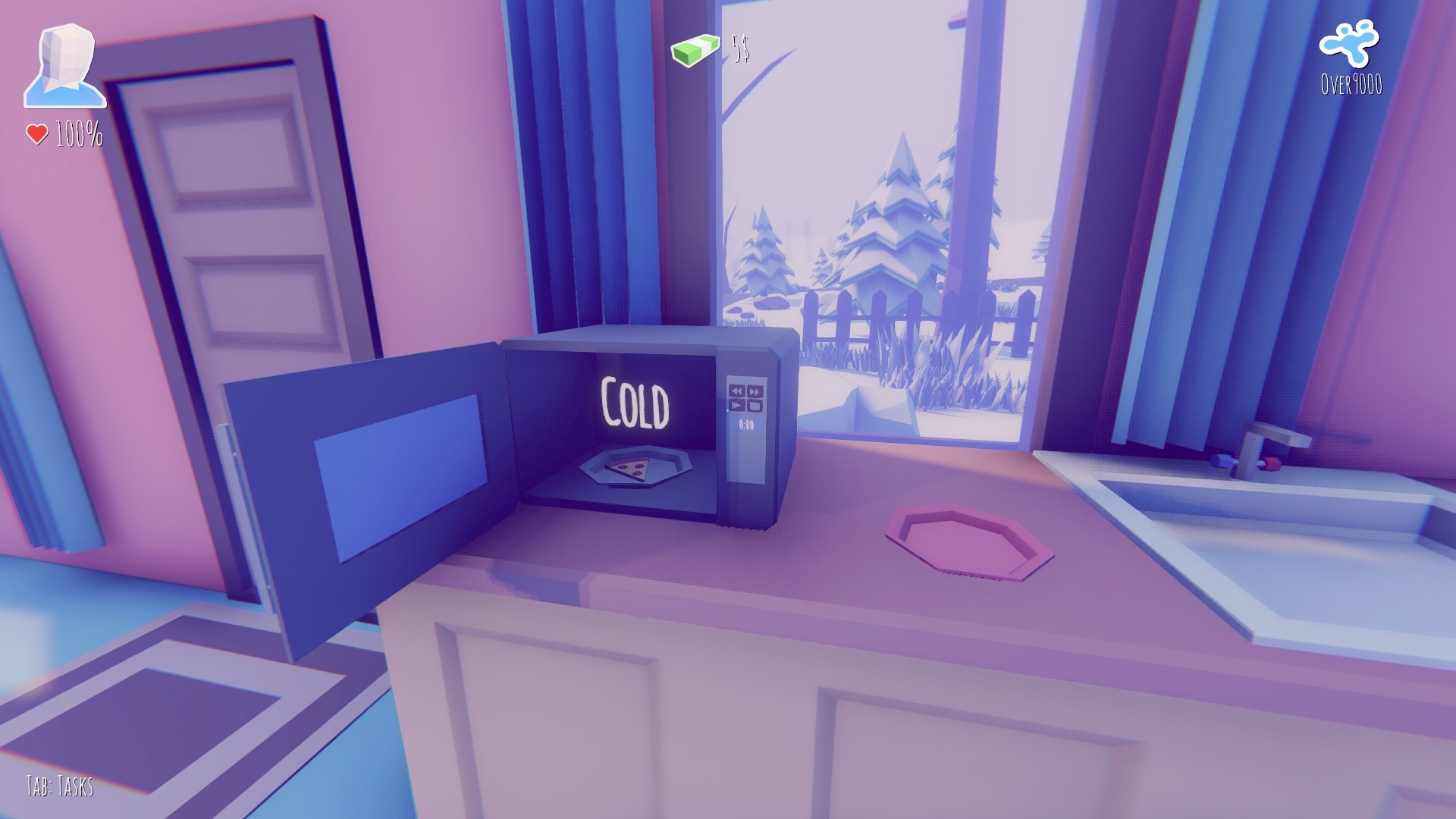Click the player avatar portrait top left
Screen dimensions: 1456x819
coord(64,64)
